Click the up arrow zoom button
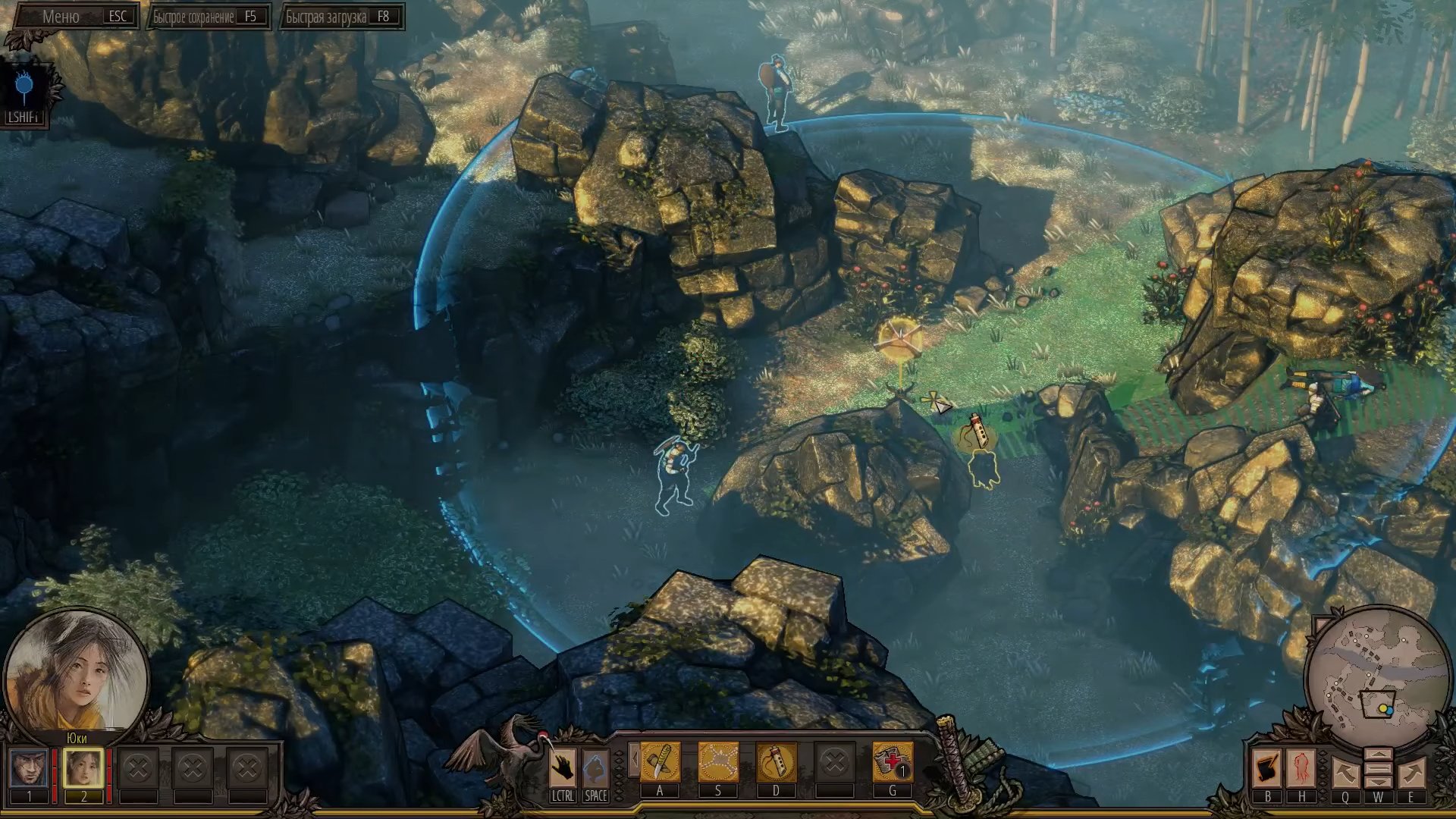Image resolution: width=1456 pixels, height=819 pixels. point(1378,755)
